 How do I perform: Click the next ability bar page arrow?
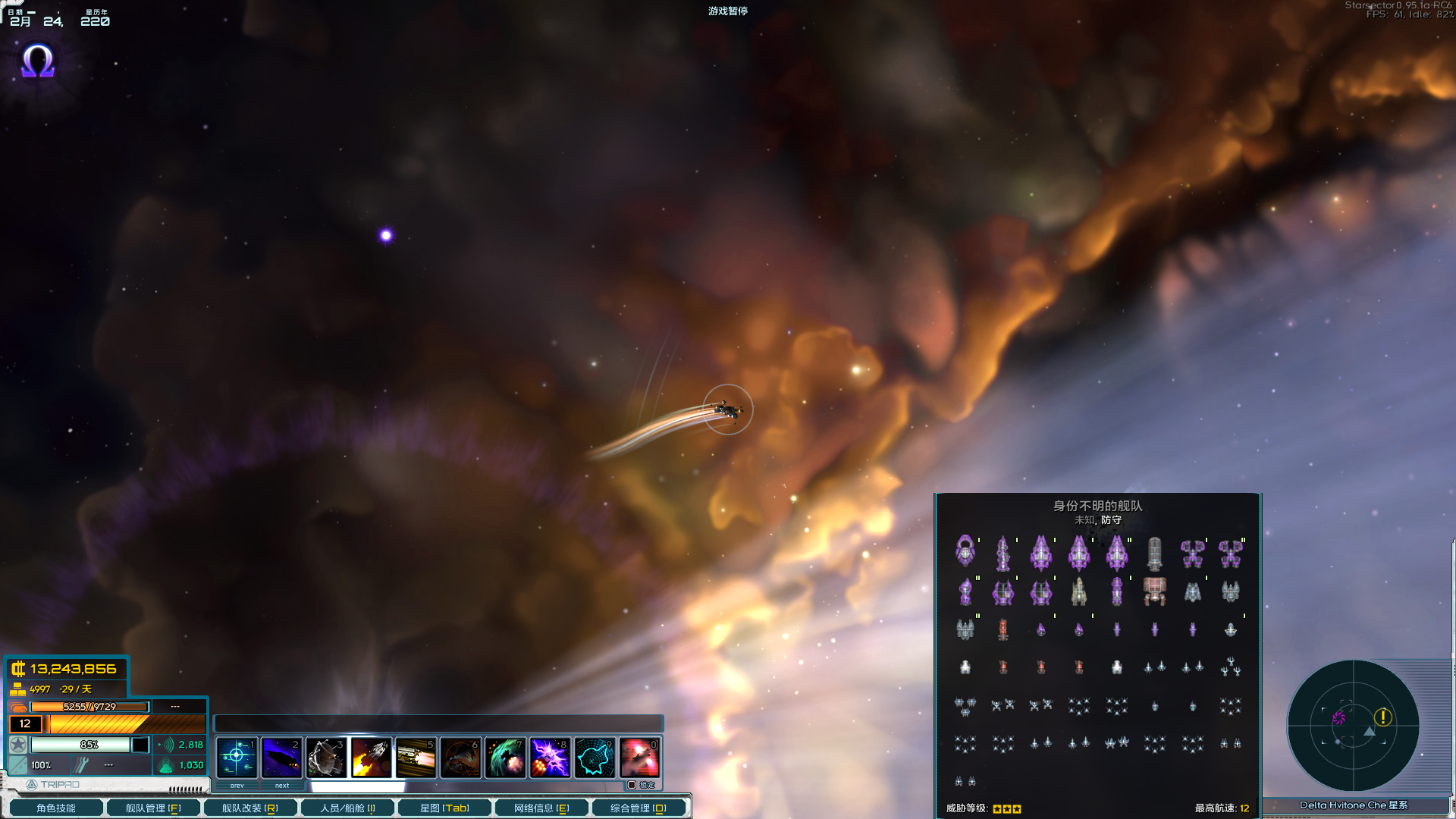[281, 786]
